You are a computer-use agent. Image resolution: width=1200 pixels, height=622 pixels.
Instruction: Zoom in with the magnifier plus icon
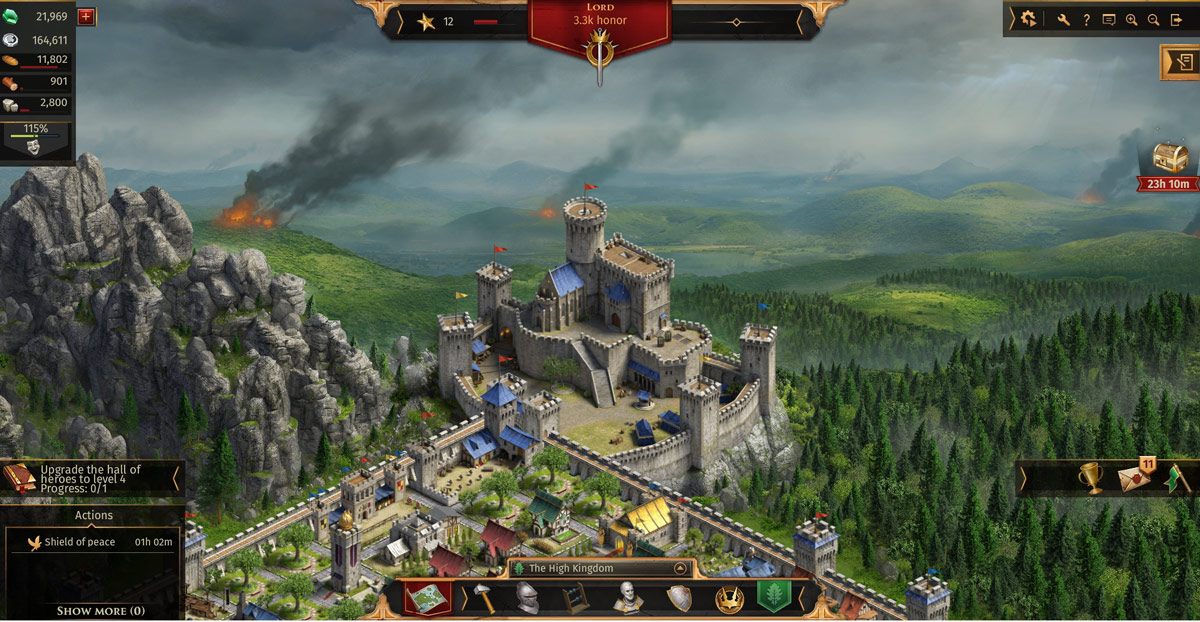[1132, 19]
